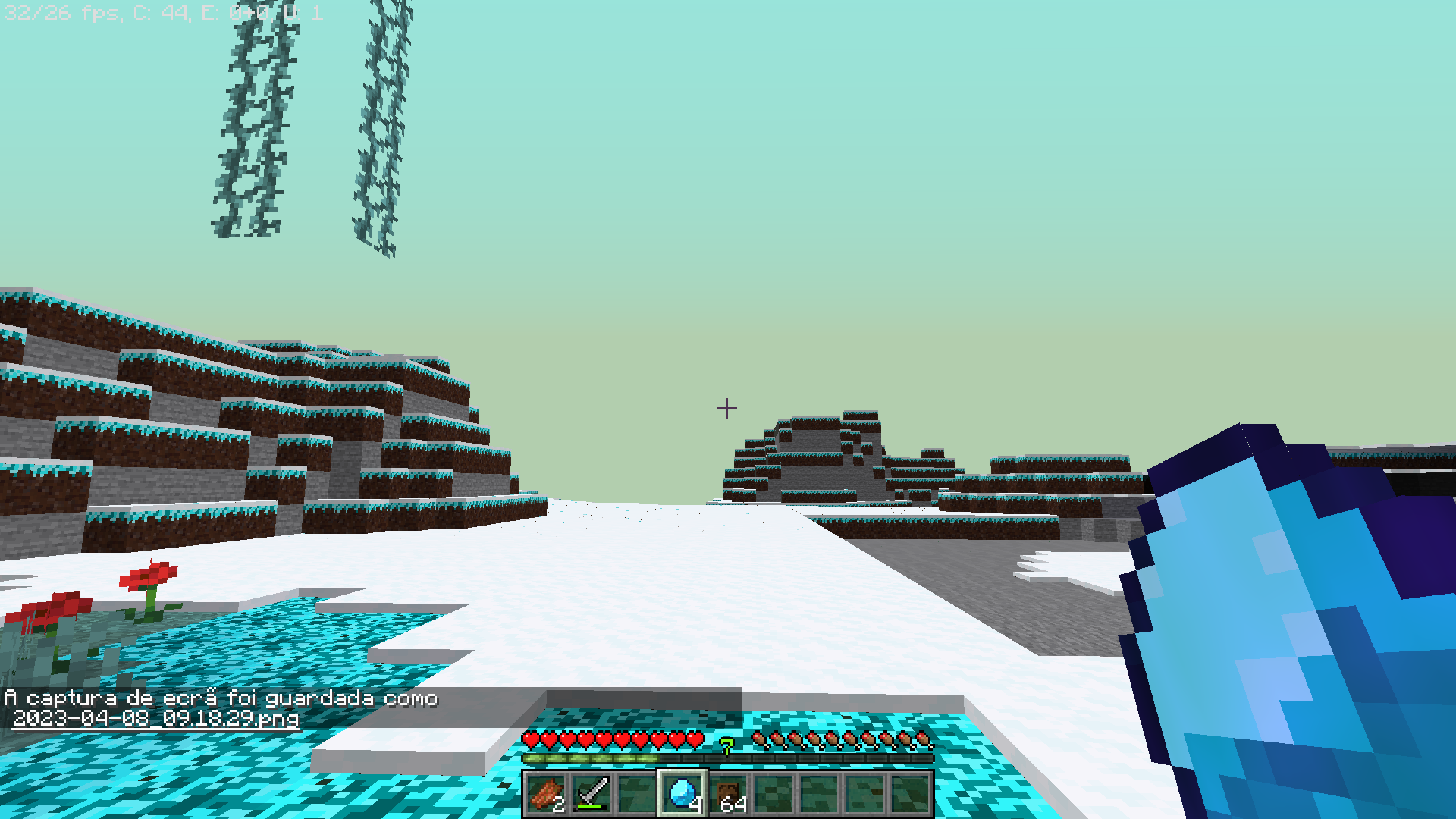
Task: Click the crosshair at screen center
Action: tap(727, 409)
